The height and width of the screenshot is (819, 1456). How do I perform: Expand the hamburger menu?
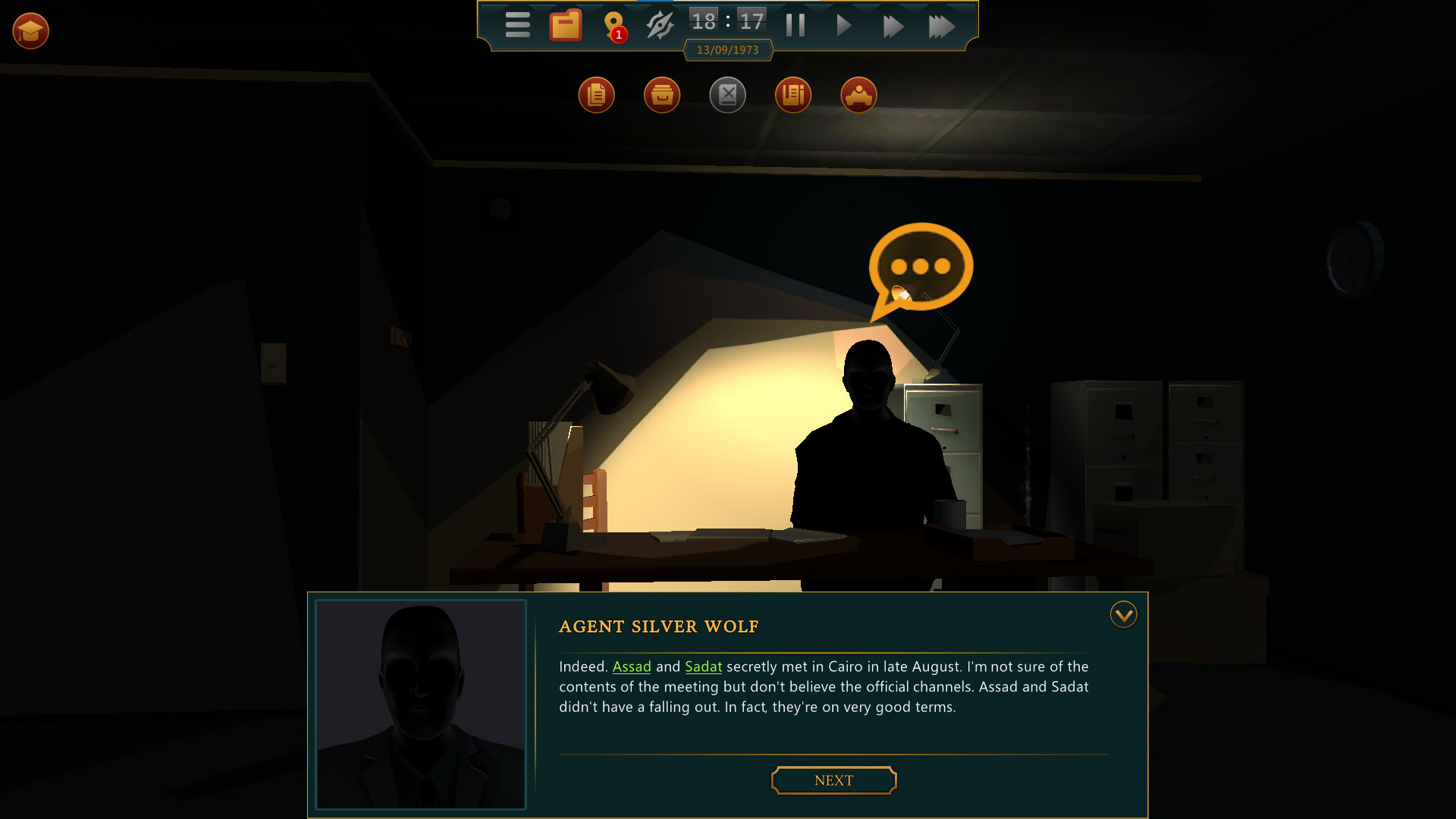(x=518, y=25)
